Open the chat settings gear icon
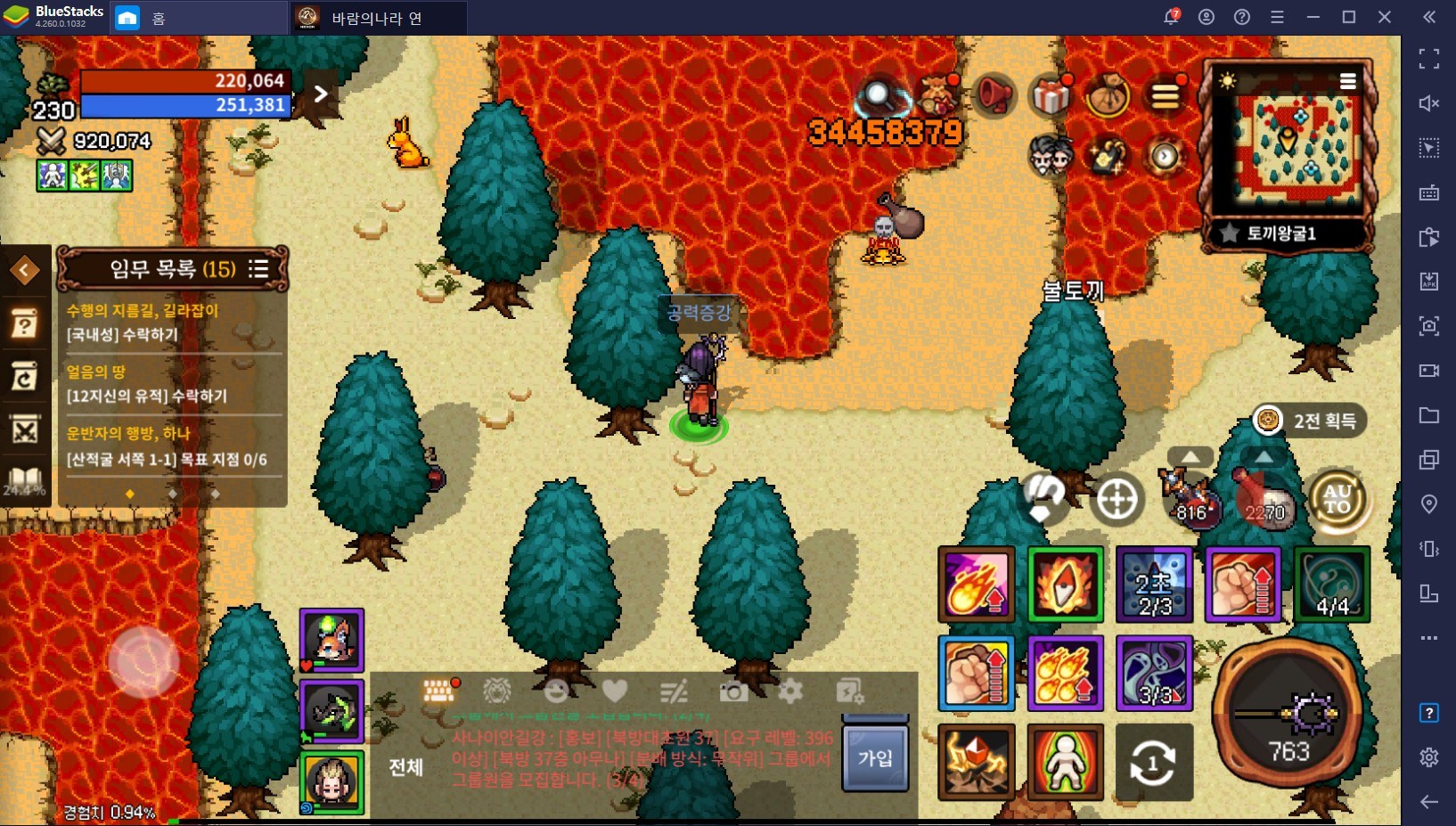Screen dimensions: 1456x826 click(790, 691)
